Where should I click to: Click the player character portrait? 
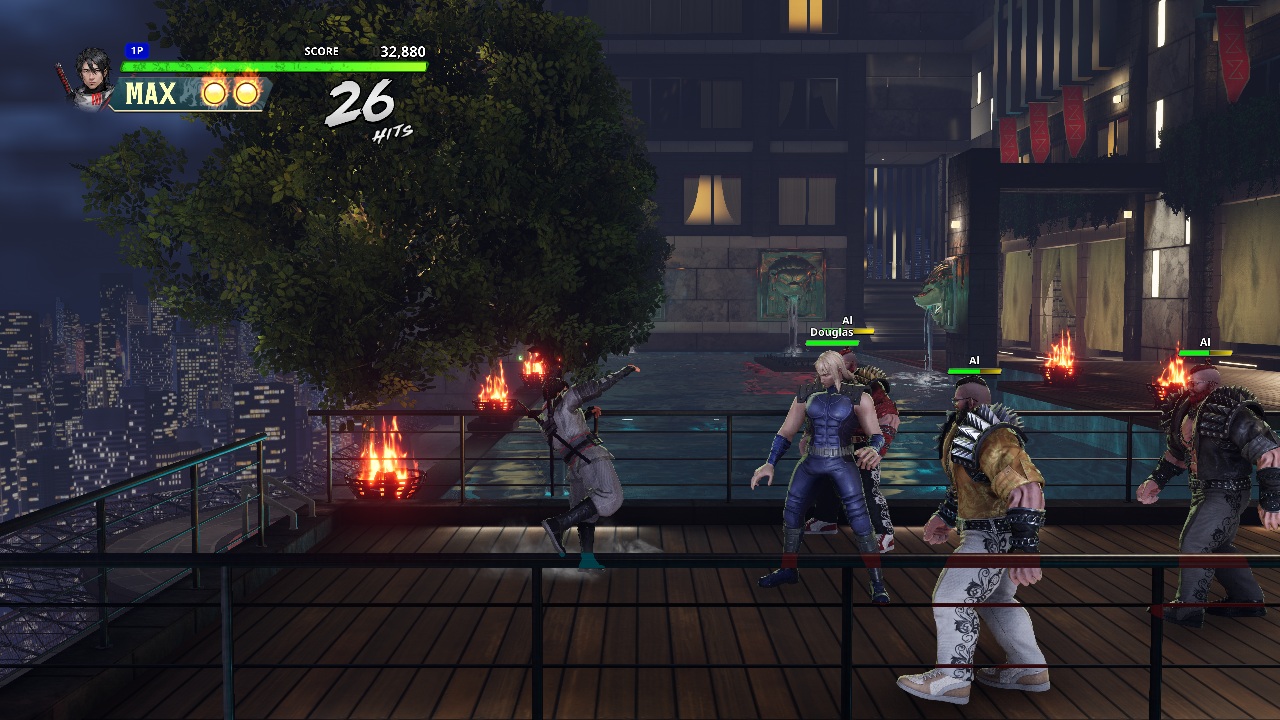tap(92, 78)
